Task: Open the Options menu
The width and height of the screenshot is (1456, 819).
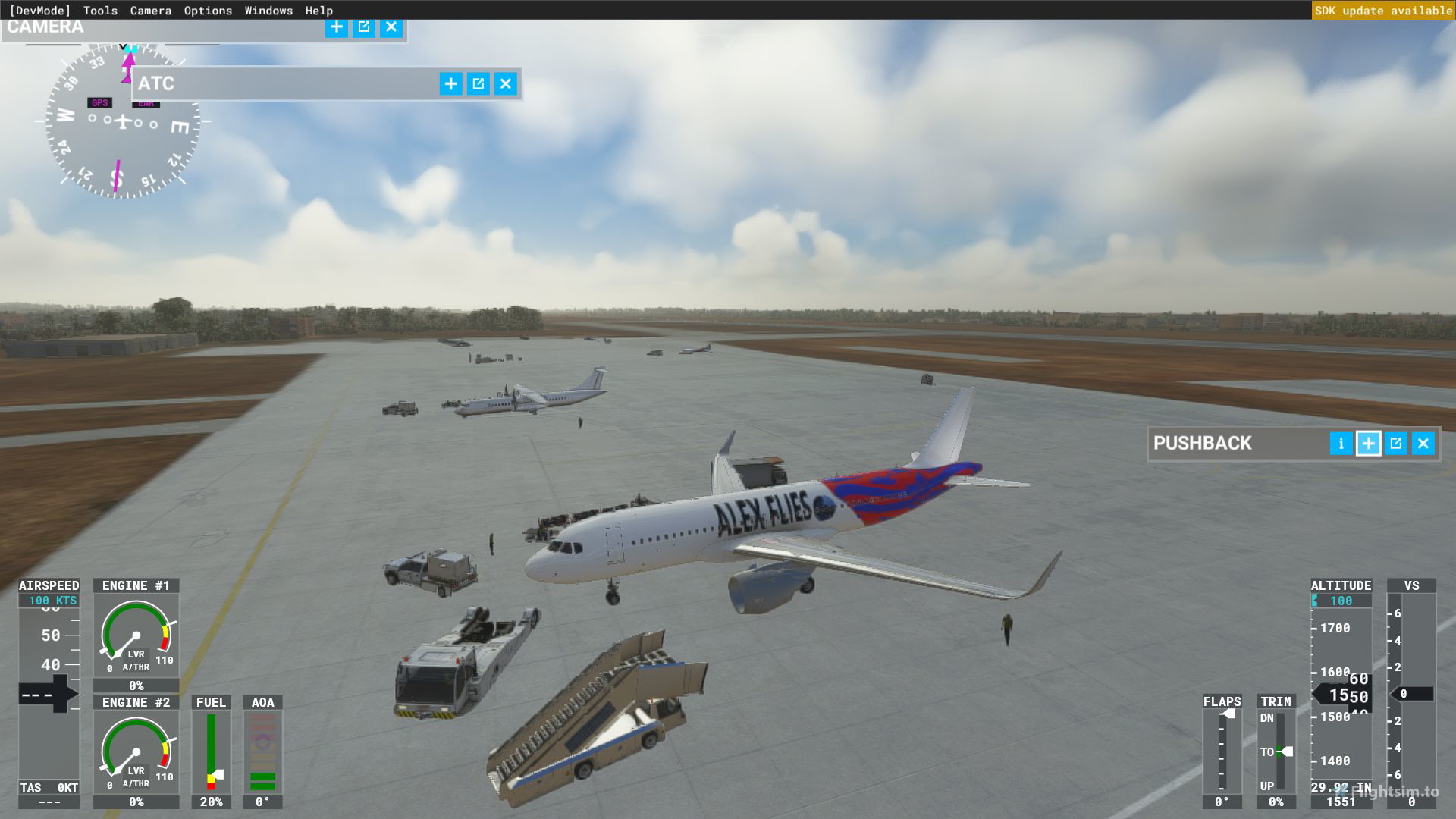Action: coord(207,10)
